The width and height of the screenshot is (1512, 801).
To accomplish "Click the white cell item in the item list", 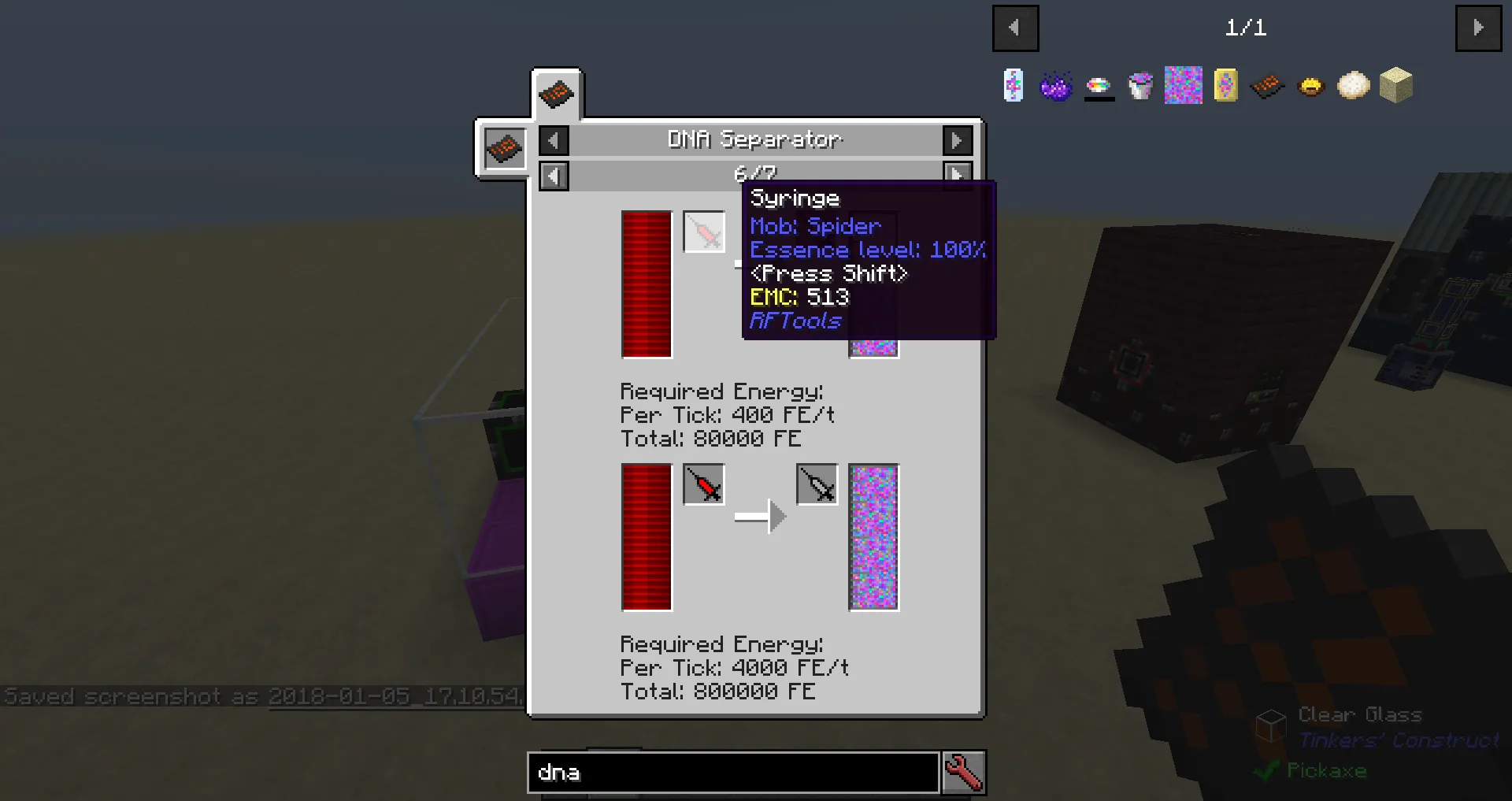I will (1352, 85).
